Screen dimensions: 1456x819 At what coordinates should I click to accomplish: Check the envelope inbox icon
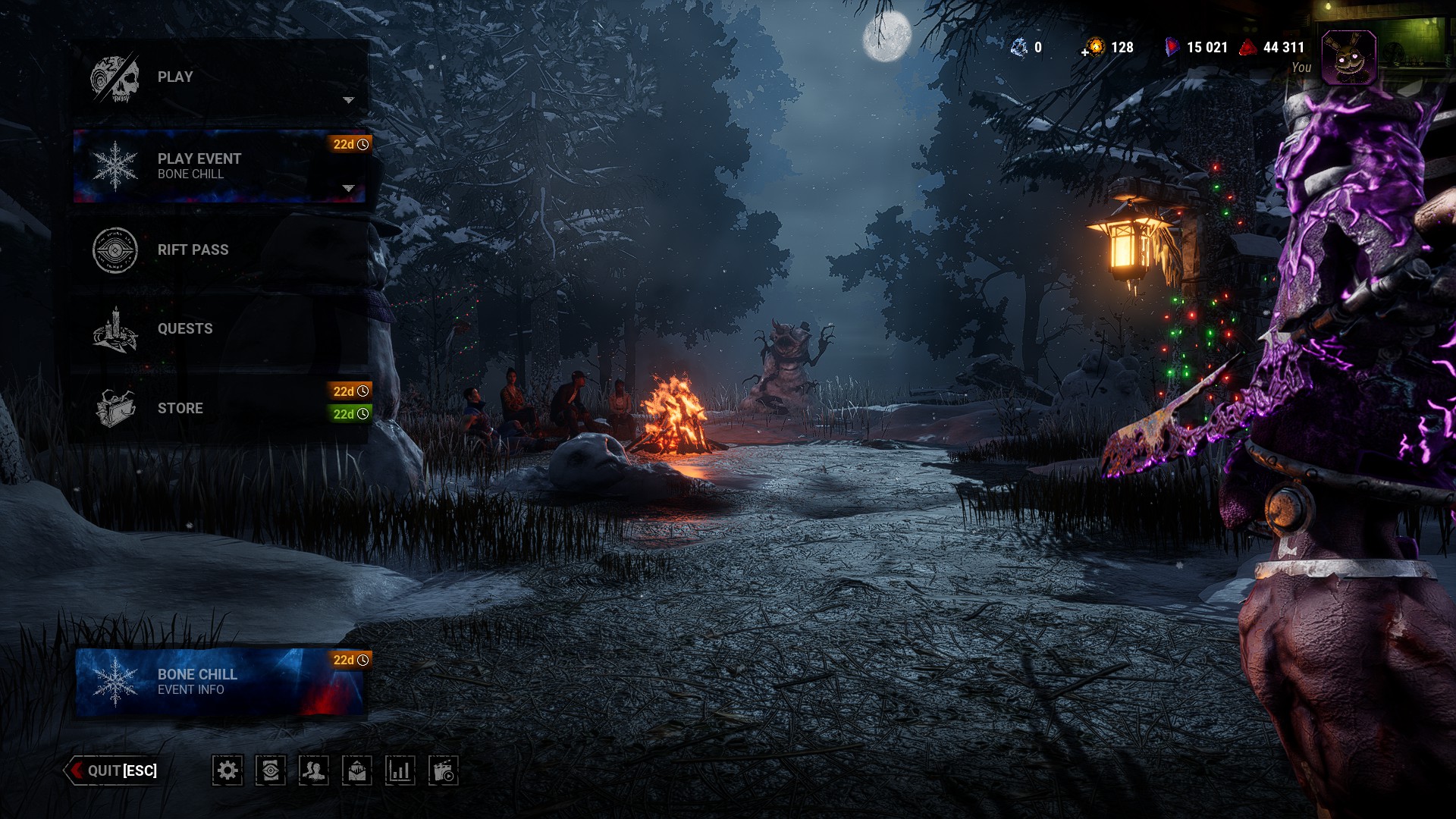tap(357, 771)
